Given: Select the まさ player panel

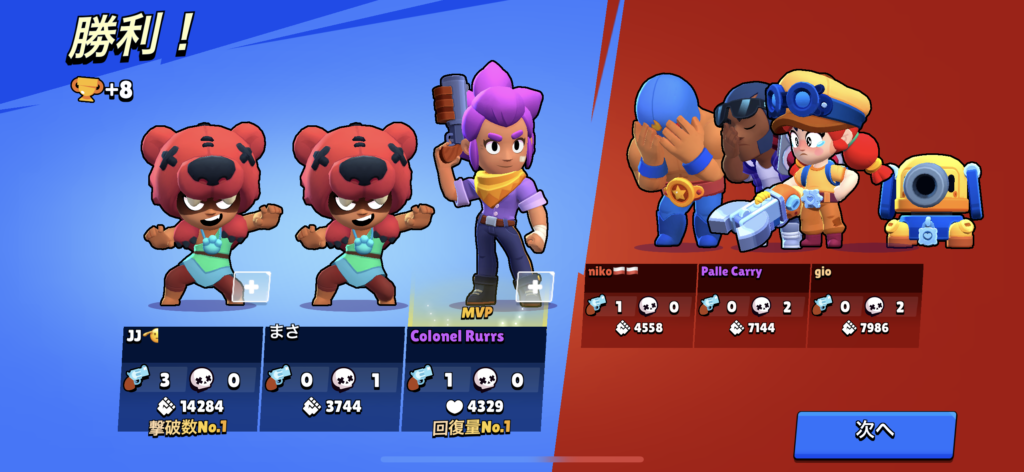Looking at the screenshot, I should coord(331,375).
